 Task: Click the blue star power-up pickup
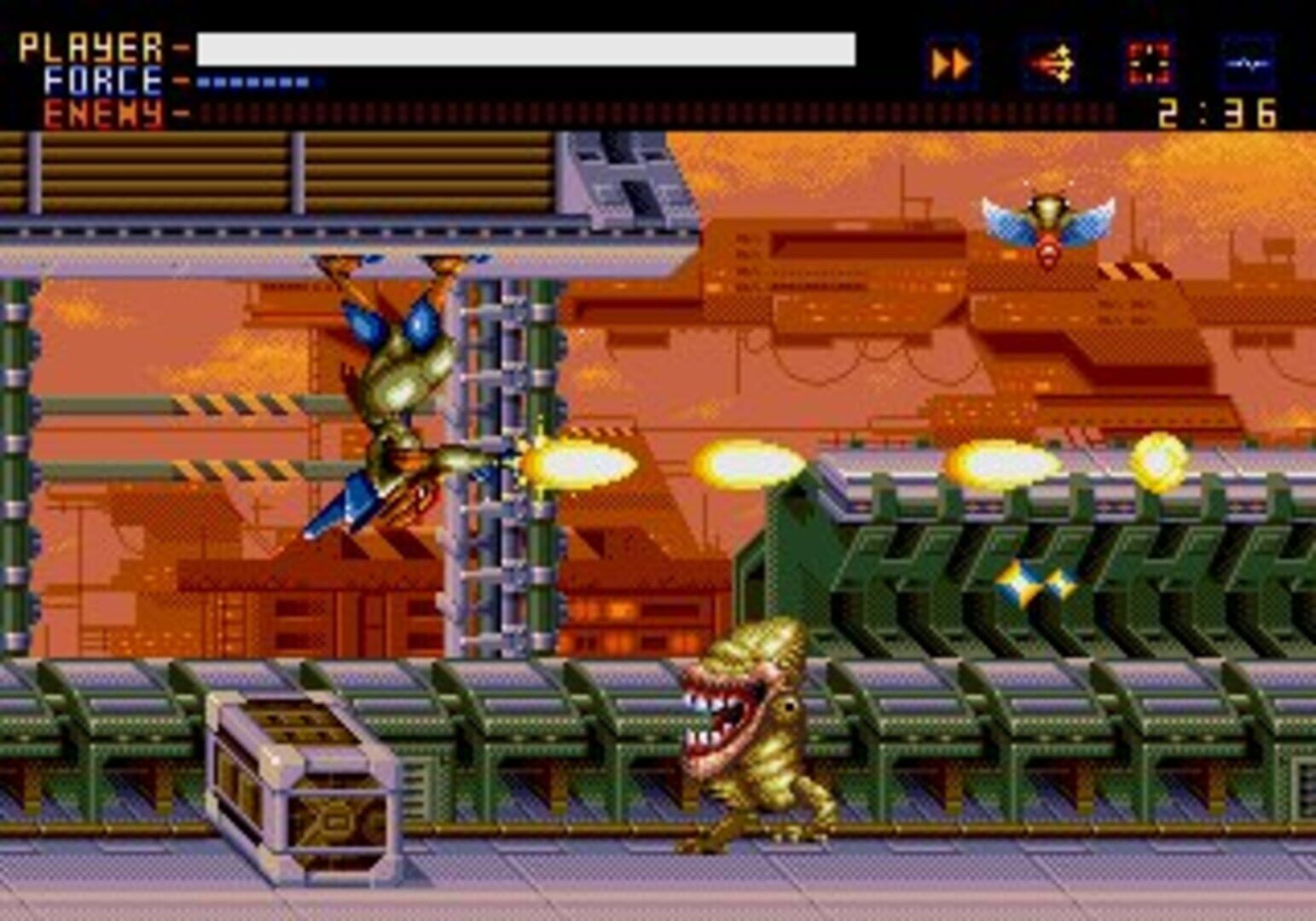pos(1035,584)
